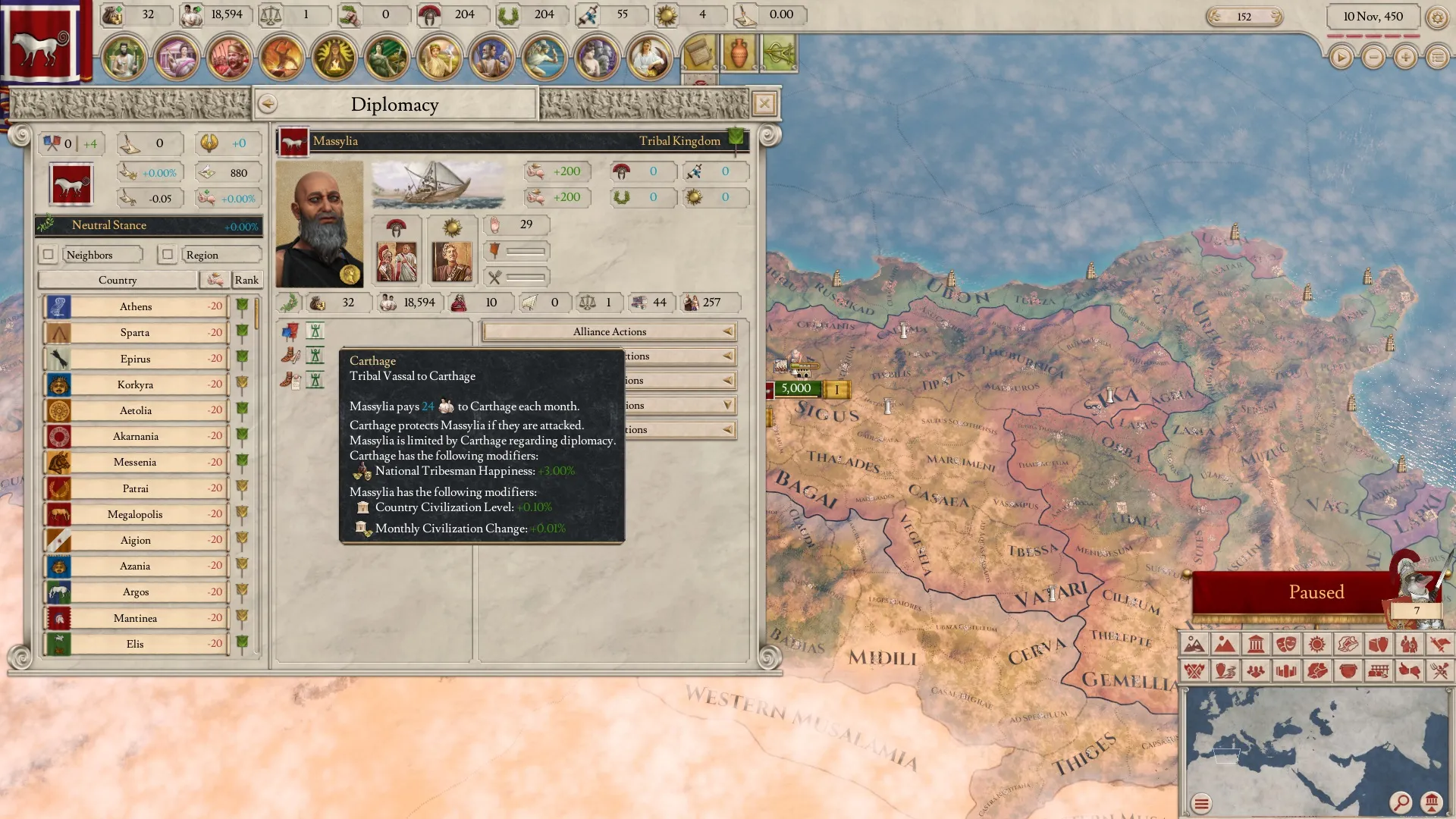Open the settings gear beside the date
1456x819 pixels.
click(x=1437, y=17)
